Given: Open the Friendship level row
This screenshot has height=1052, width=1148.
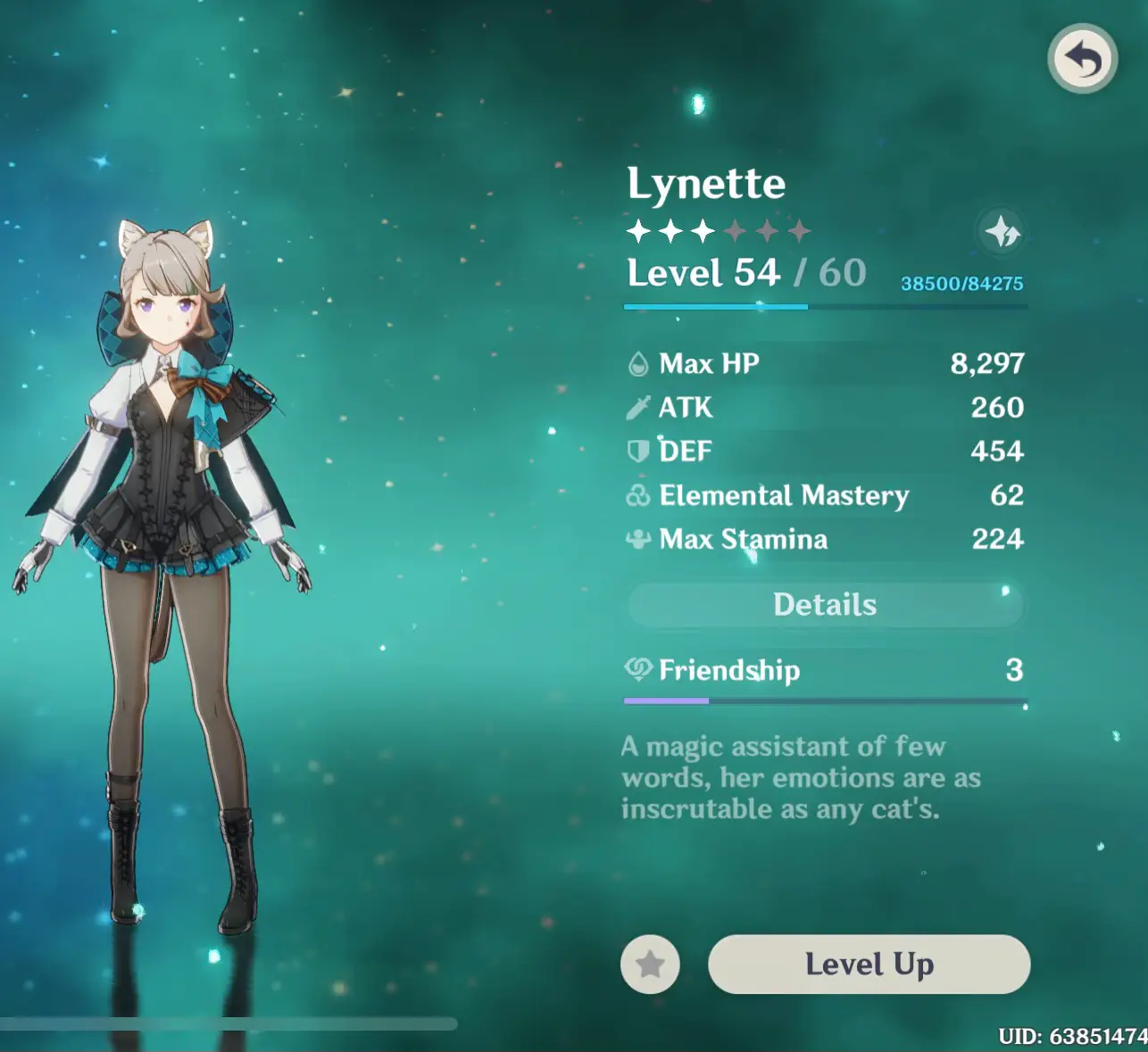Looking at the screenshot, I should (x=825, y=671).
